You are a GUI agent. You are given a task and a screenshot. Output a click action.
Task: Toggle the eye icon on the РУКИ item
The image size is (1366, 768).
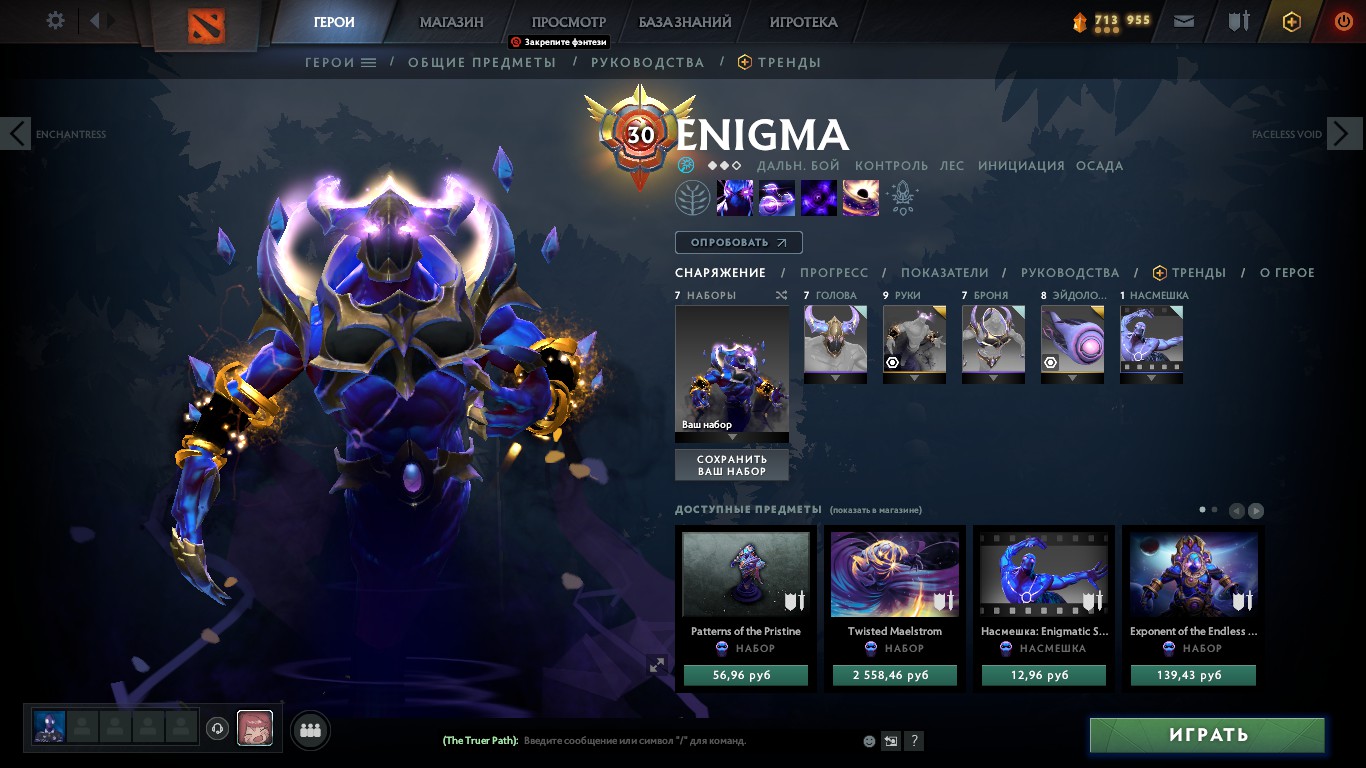click(x=892, y=362)
